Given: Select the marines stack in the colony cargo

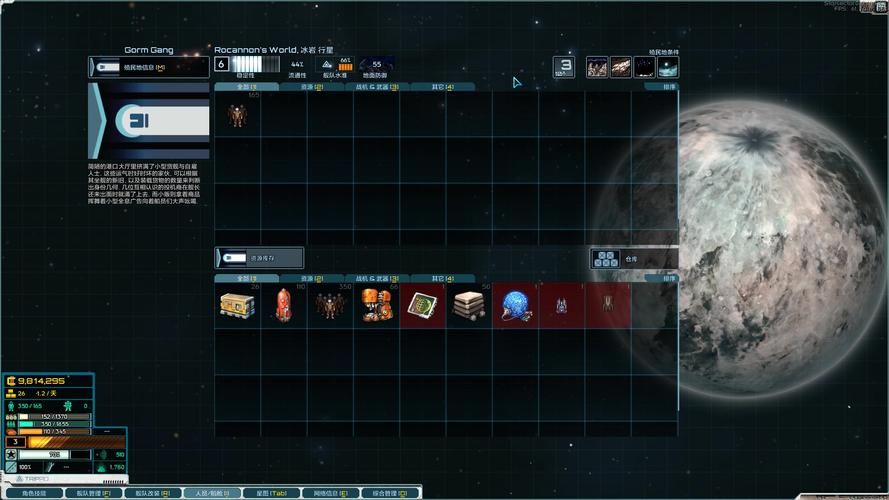Looking at the screenshot, I should (x=237, y=114).
